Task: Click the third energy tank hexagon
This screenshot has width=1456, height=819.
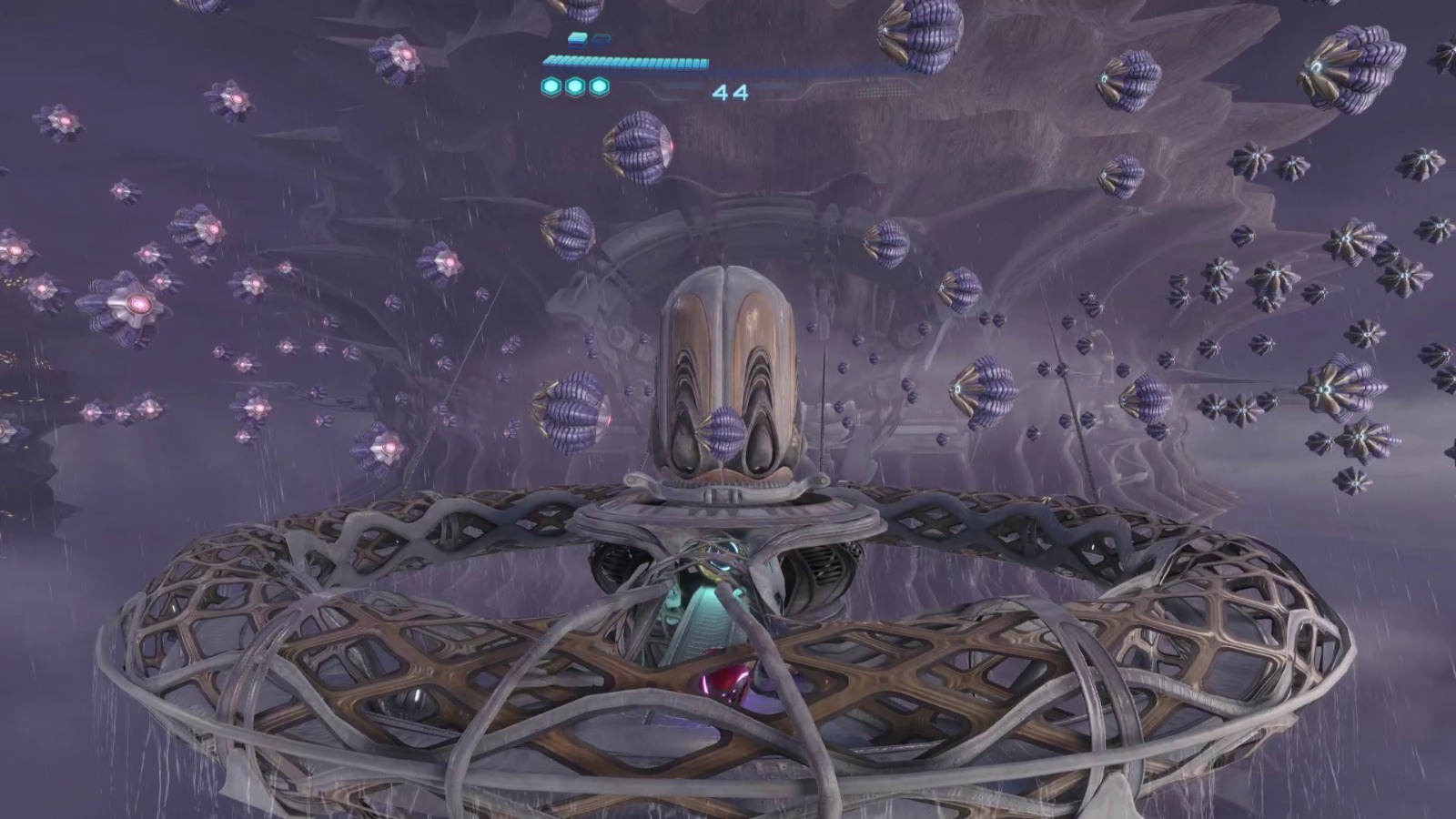Action: [x=598, y=87]
